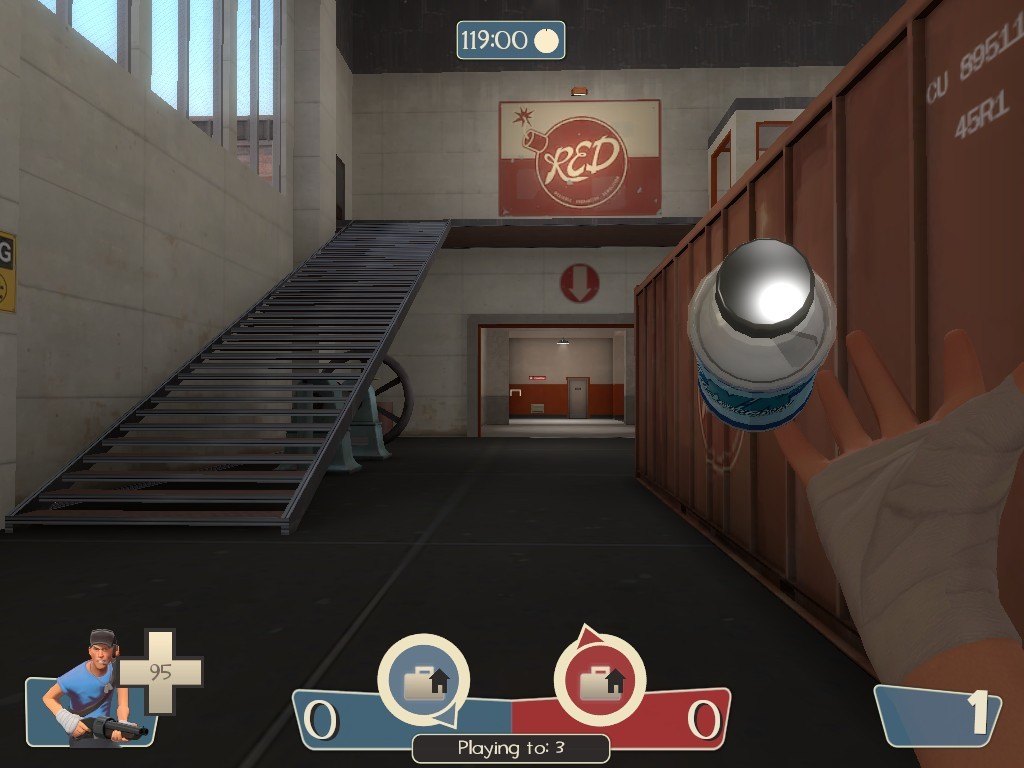The width and height of the screenshot is (1024, 768).
Task: Click the blue intelligence briefcase indicator
Action: 423,680
